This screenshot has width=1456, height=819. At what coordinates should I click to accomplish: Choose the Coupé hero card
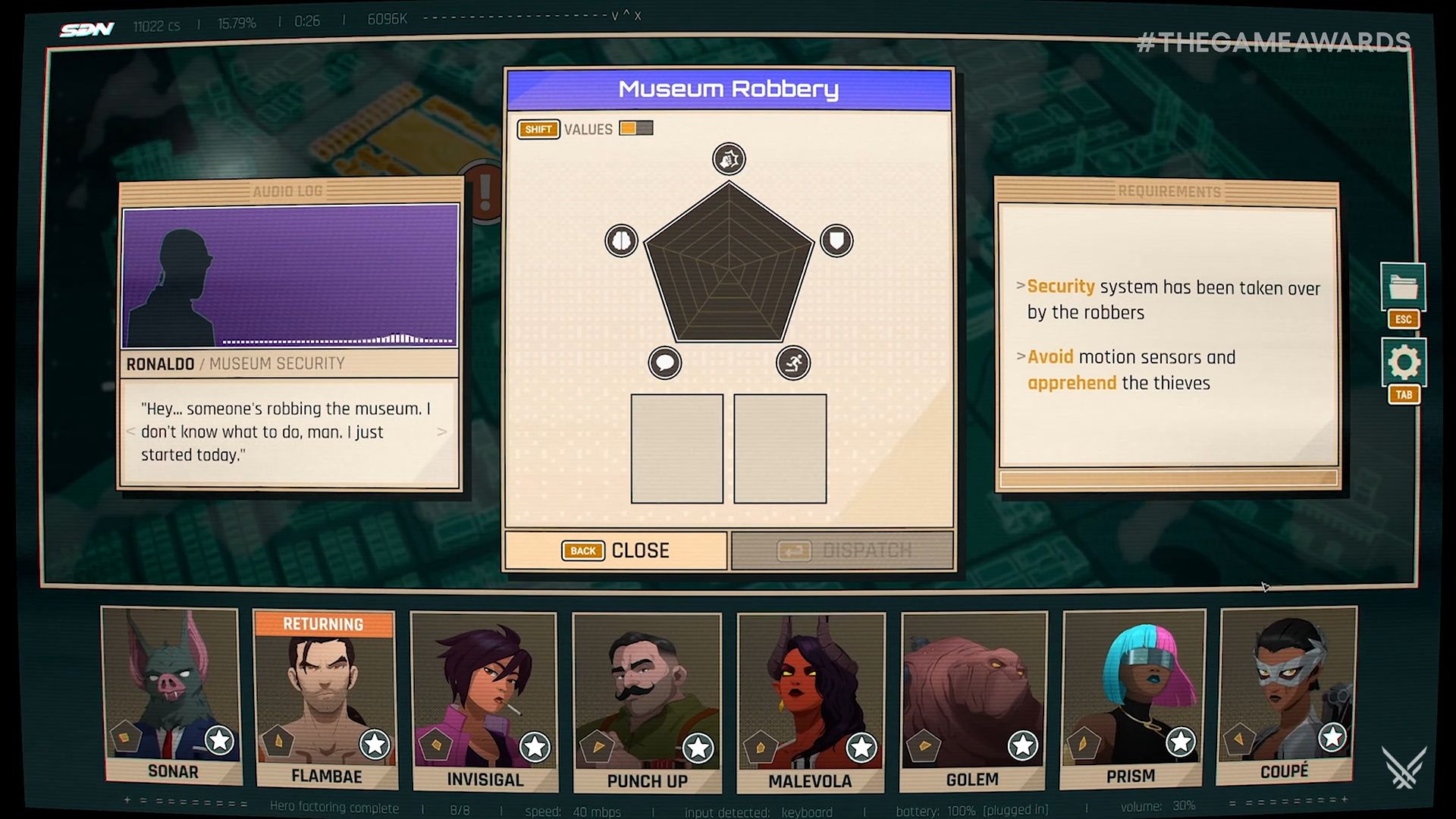(x=1285, y=694)
